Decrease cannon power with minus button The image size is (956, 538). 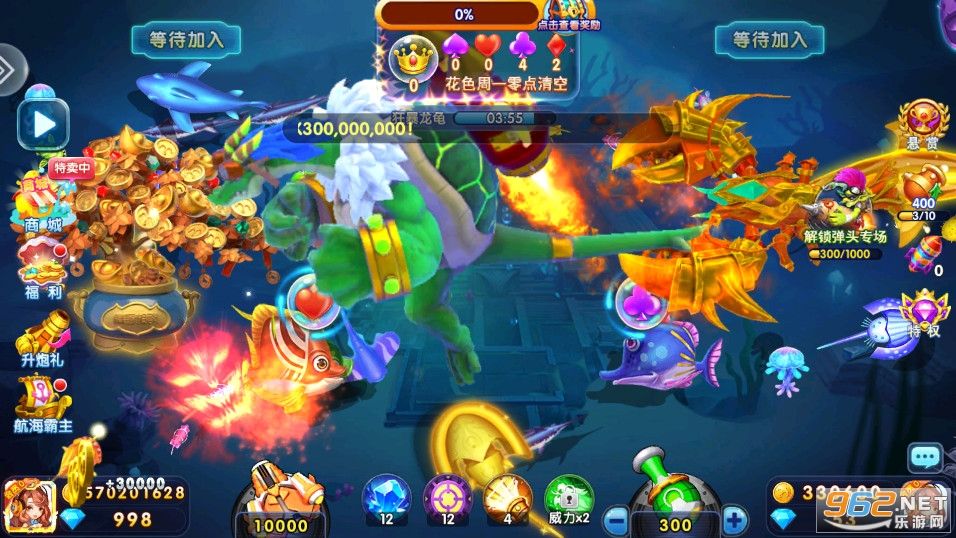click(617, 520)
